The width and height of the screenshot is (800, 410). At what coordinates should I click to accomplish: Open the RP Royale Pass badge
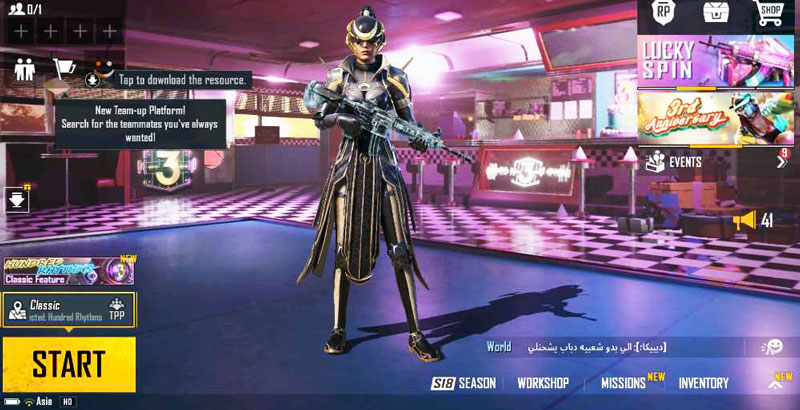[663, 14]
